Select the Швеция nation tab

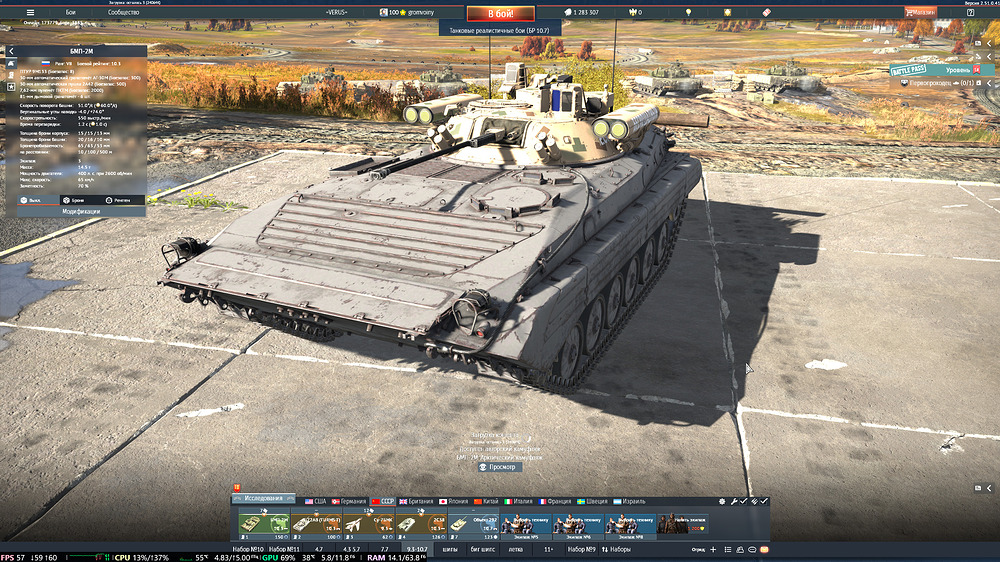(594, 500)
